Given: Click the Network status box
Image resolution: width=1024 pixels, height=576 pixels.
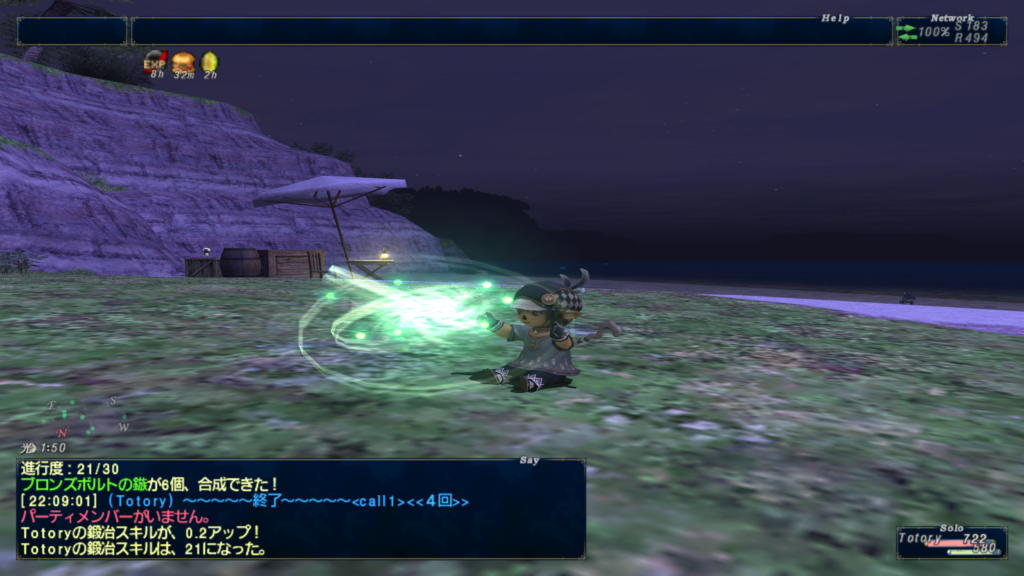Looking at the screenshot, I should click(950, 31).
